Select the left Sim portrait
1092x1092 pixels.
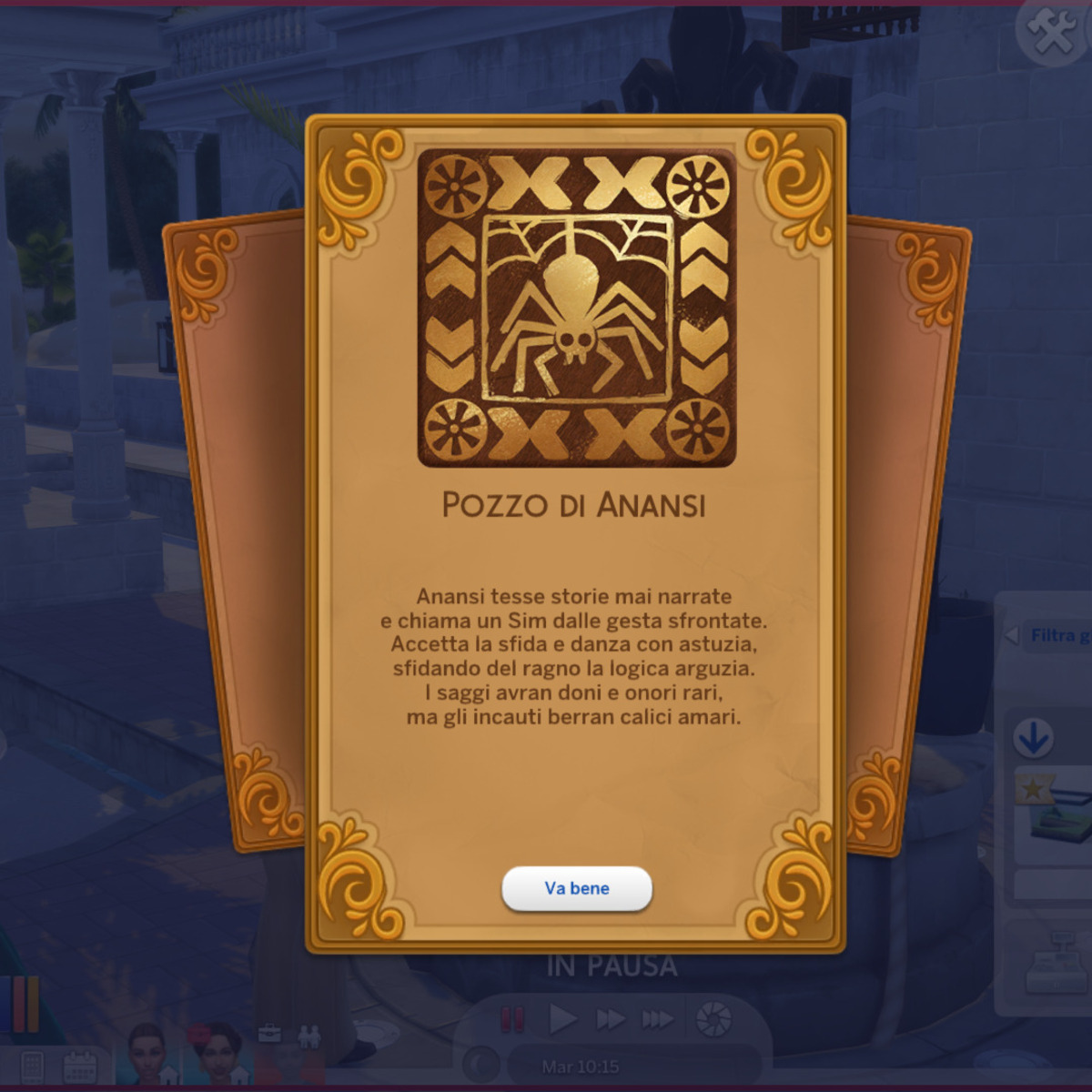coord(146,1056)
